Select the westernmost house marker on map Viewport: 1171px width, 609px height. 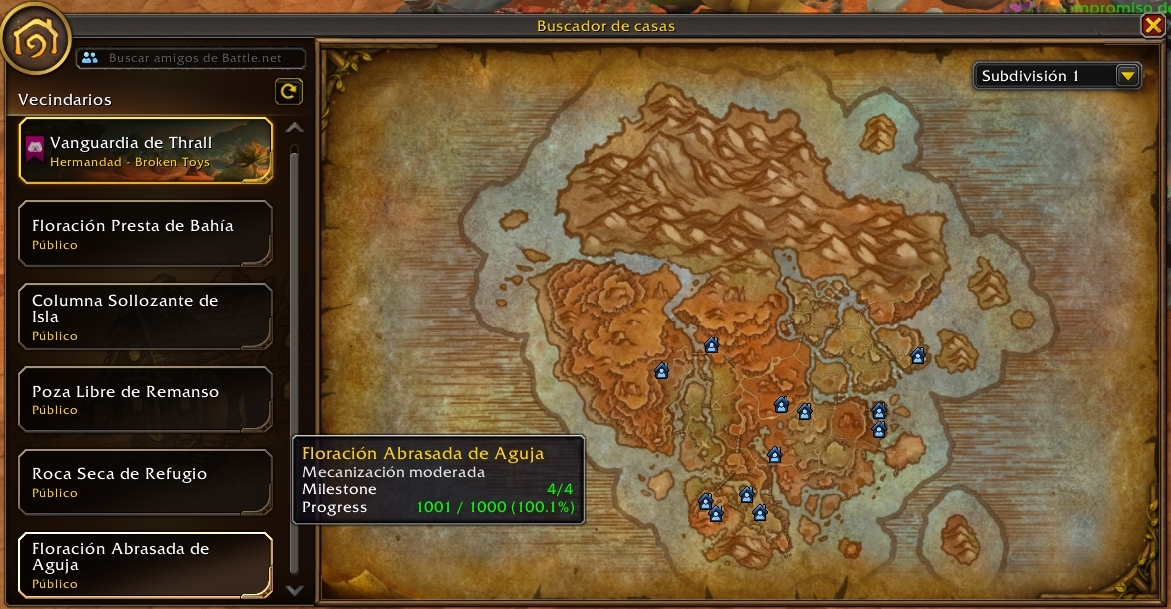click(661, 372)
